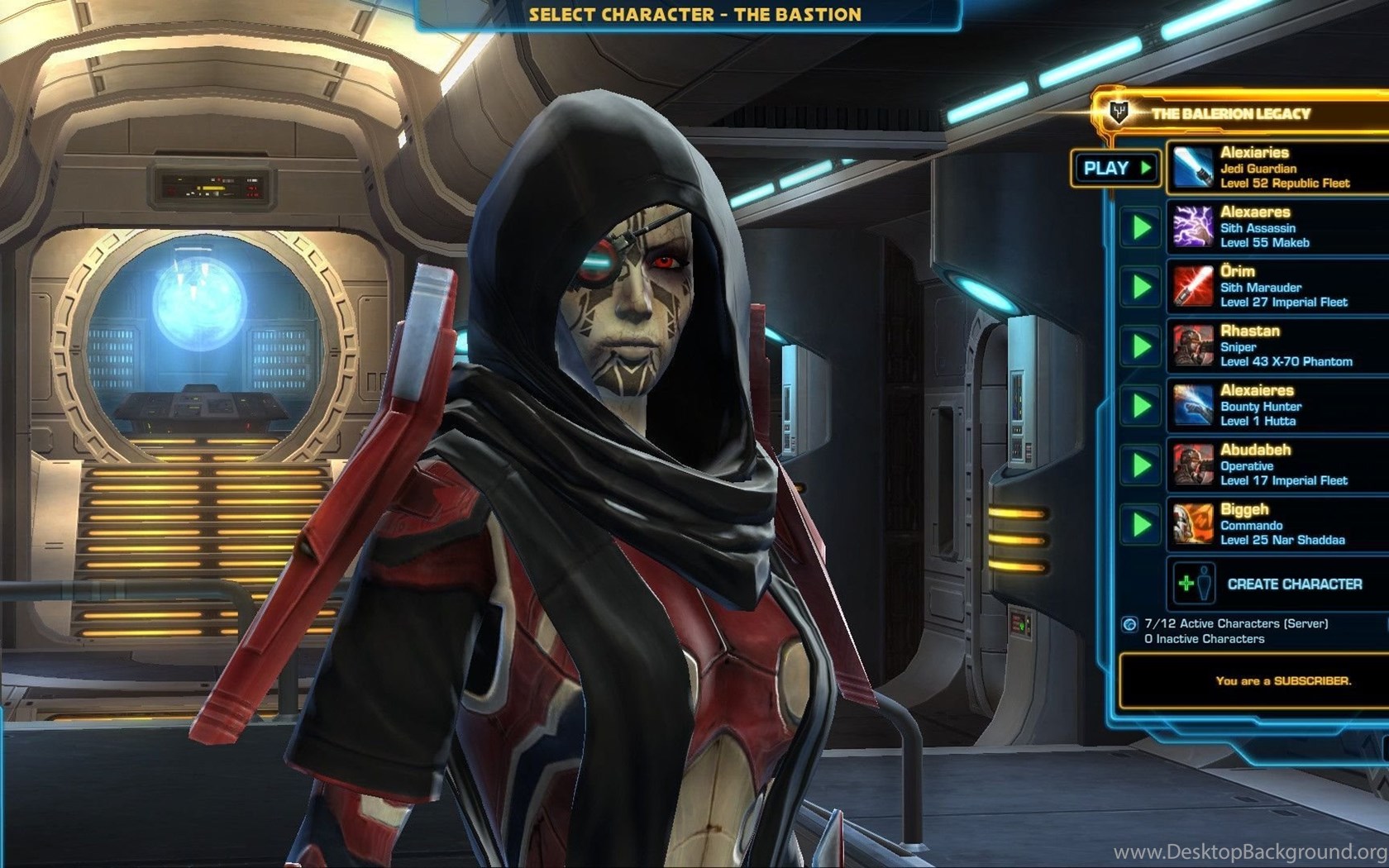This screenshot has height=868, width=1389.
Task: Start Alexaieres using the green arrow
Action: [x=1141, y=406]
